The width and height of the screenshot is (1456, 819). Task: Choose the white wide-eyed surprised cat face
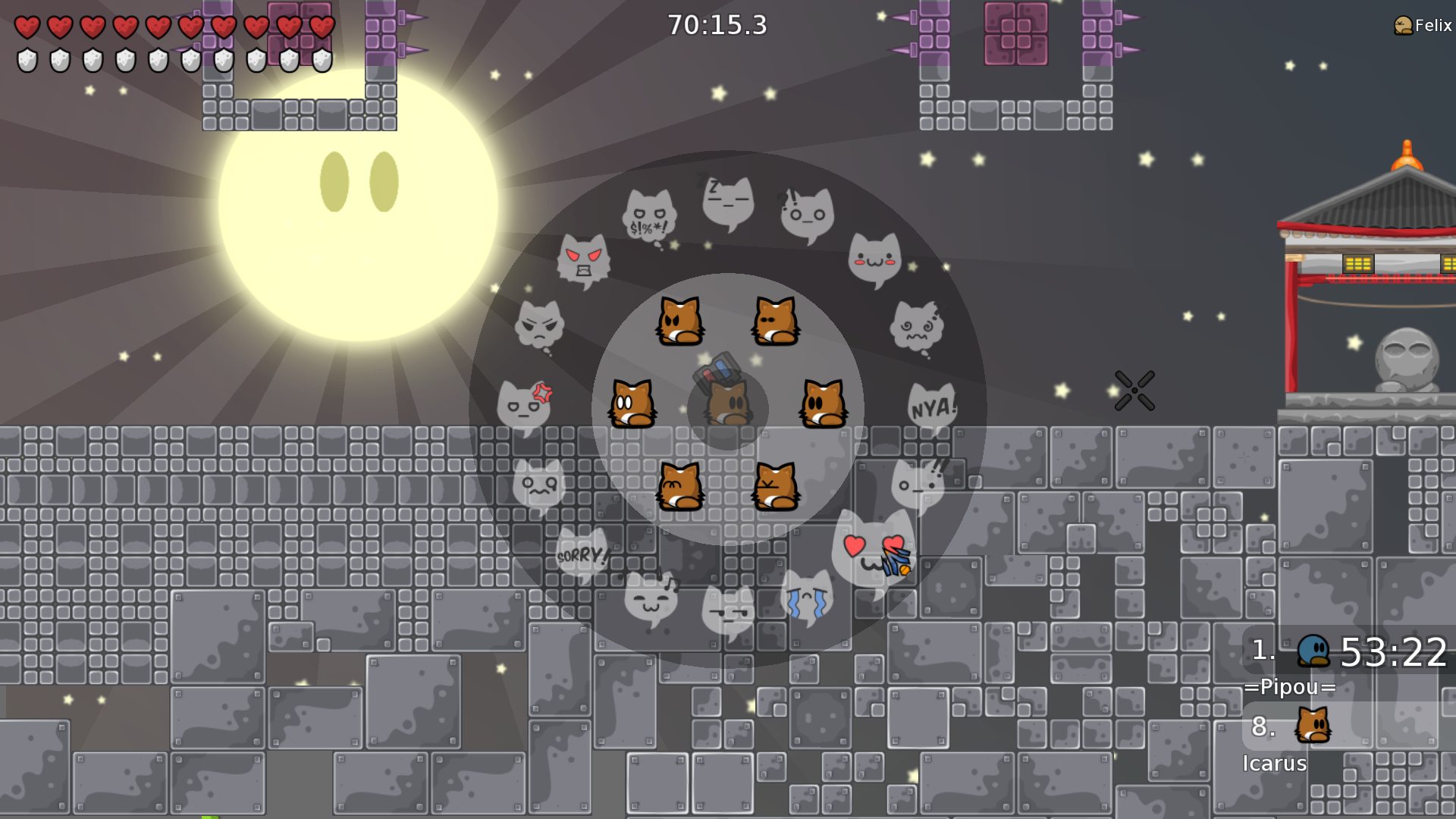[632, 404]
